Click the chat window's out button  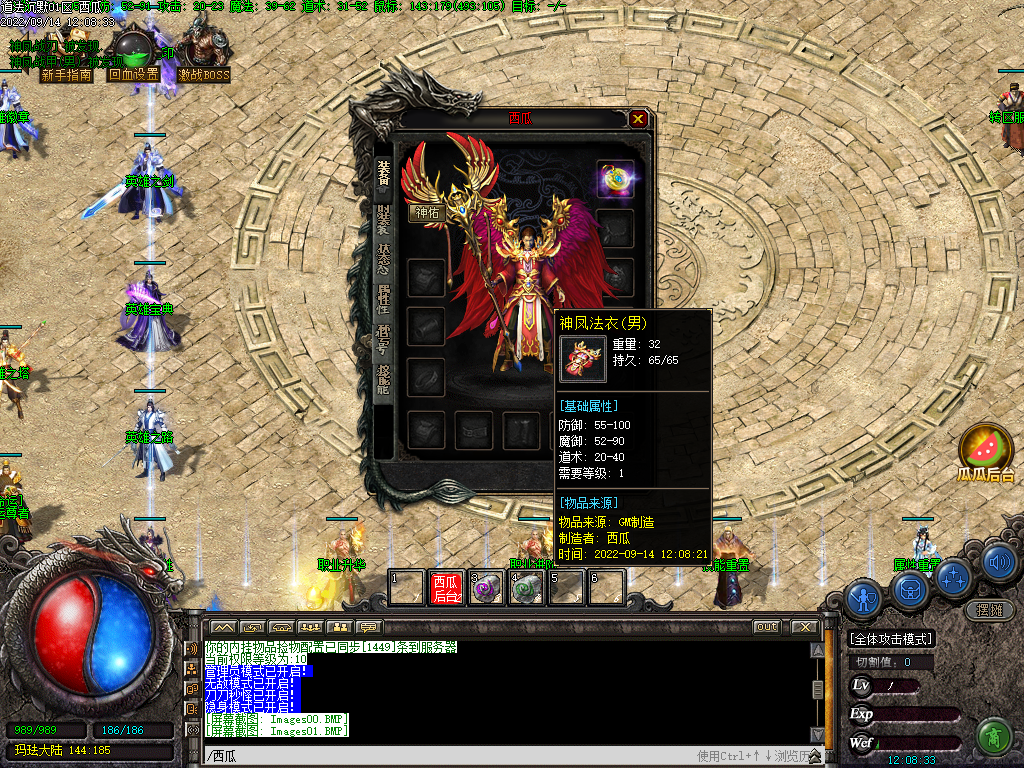766,627
